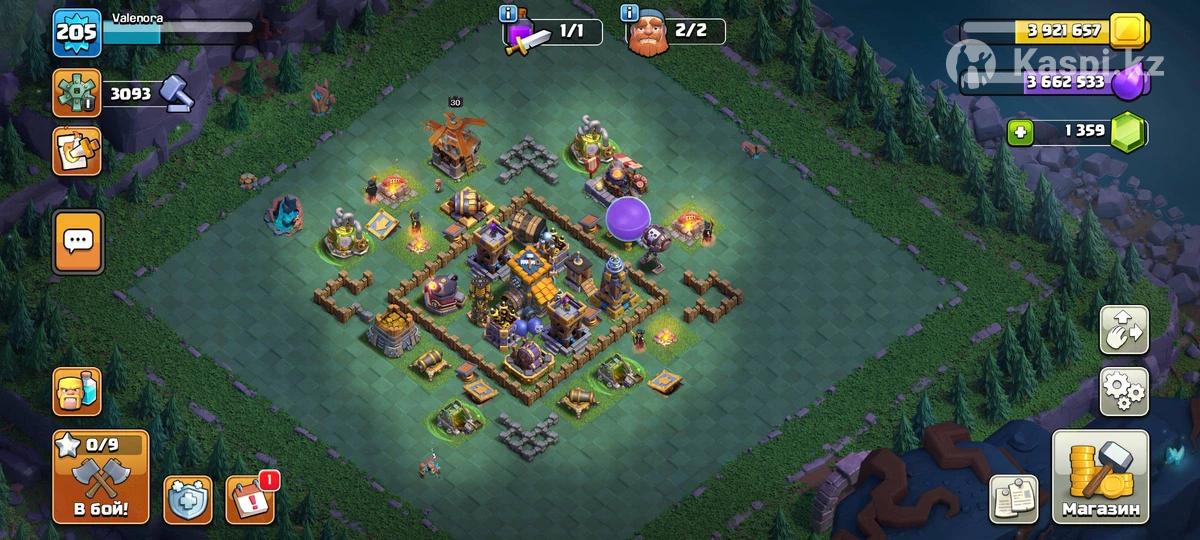1200x540 pixels.
Task: Open the chat speech bubble panel
Action: tap(77, 241)
